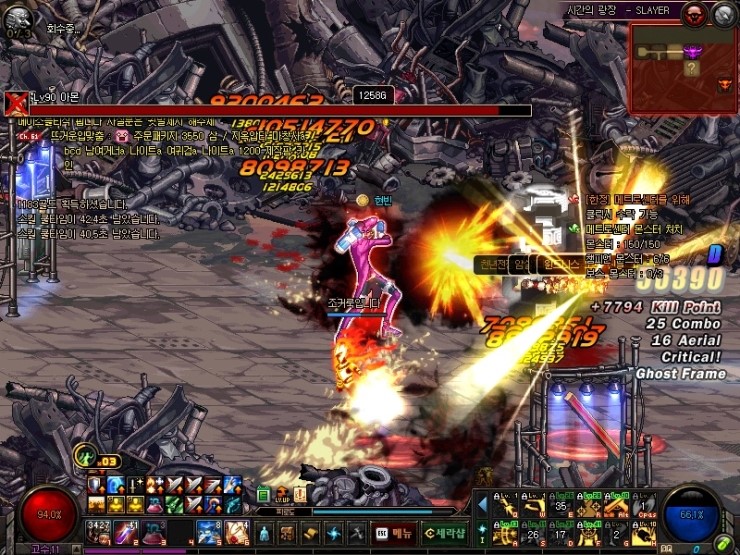Use the quick slot 6 scroll item
This screenshot has height=555, width=740.
(x=236, y=531)
